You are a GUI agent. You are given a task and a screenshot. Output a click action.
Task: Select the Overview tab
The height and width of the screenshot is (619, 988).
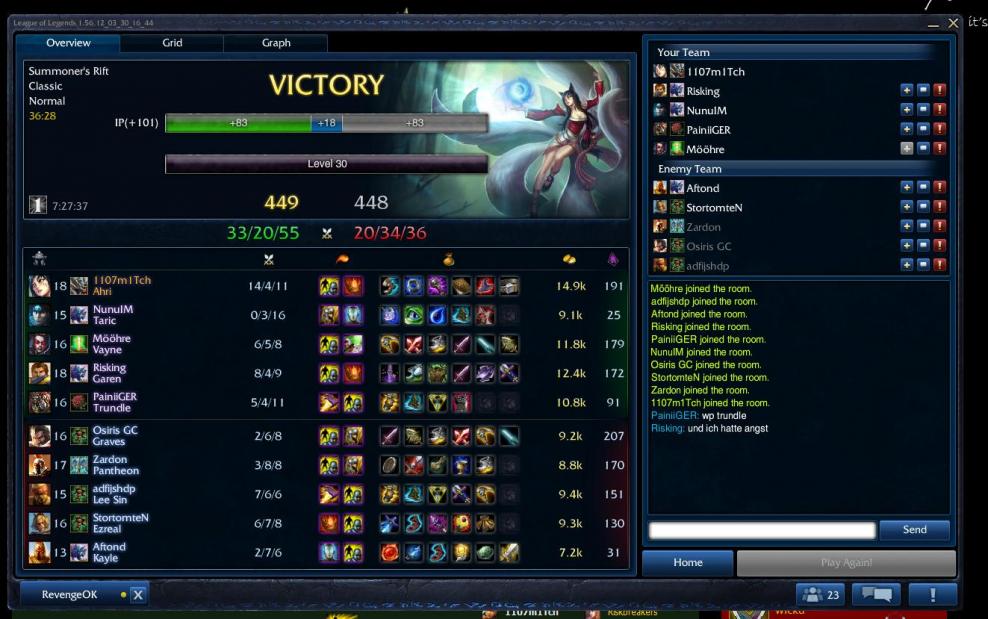click(x=68, y=43)
